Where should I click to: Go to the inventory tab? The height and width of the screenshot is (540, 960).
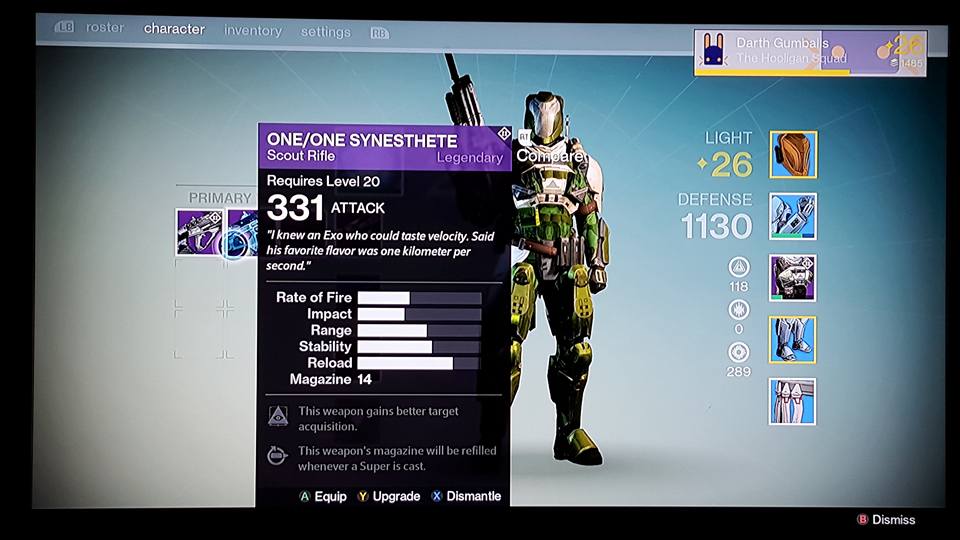(x=252, y=31)
